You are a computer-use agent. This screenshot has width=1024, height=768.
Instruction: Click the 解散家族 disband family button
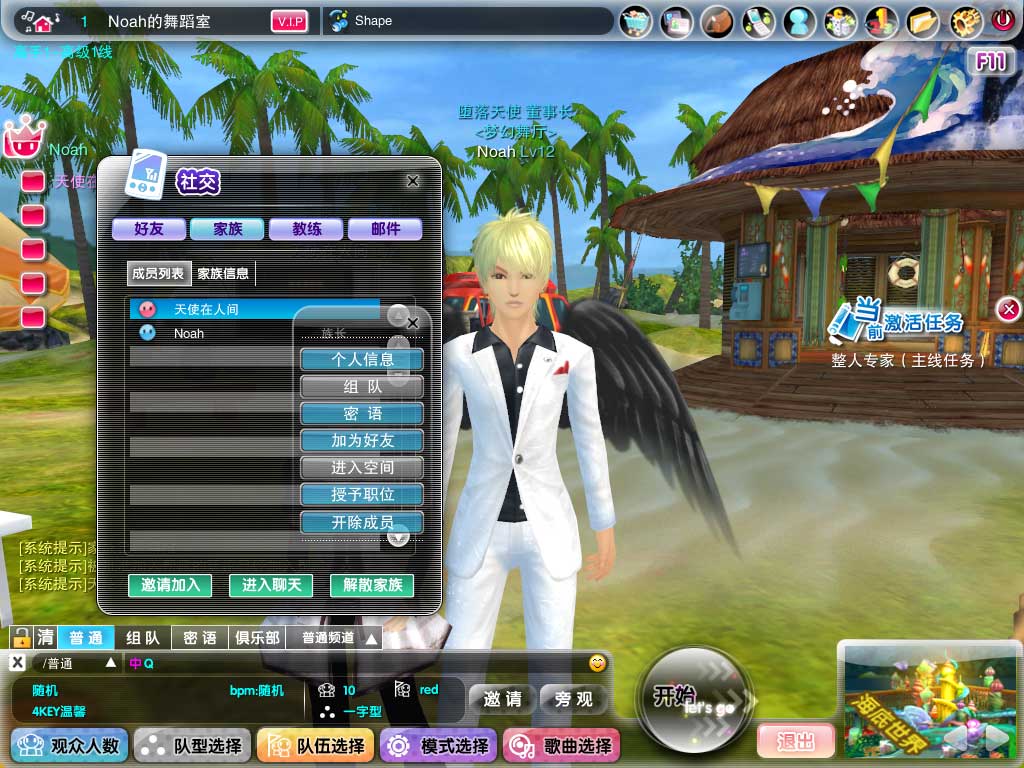point(372,585)
